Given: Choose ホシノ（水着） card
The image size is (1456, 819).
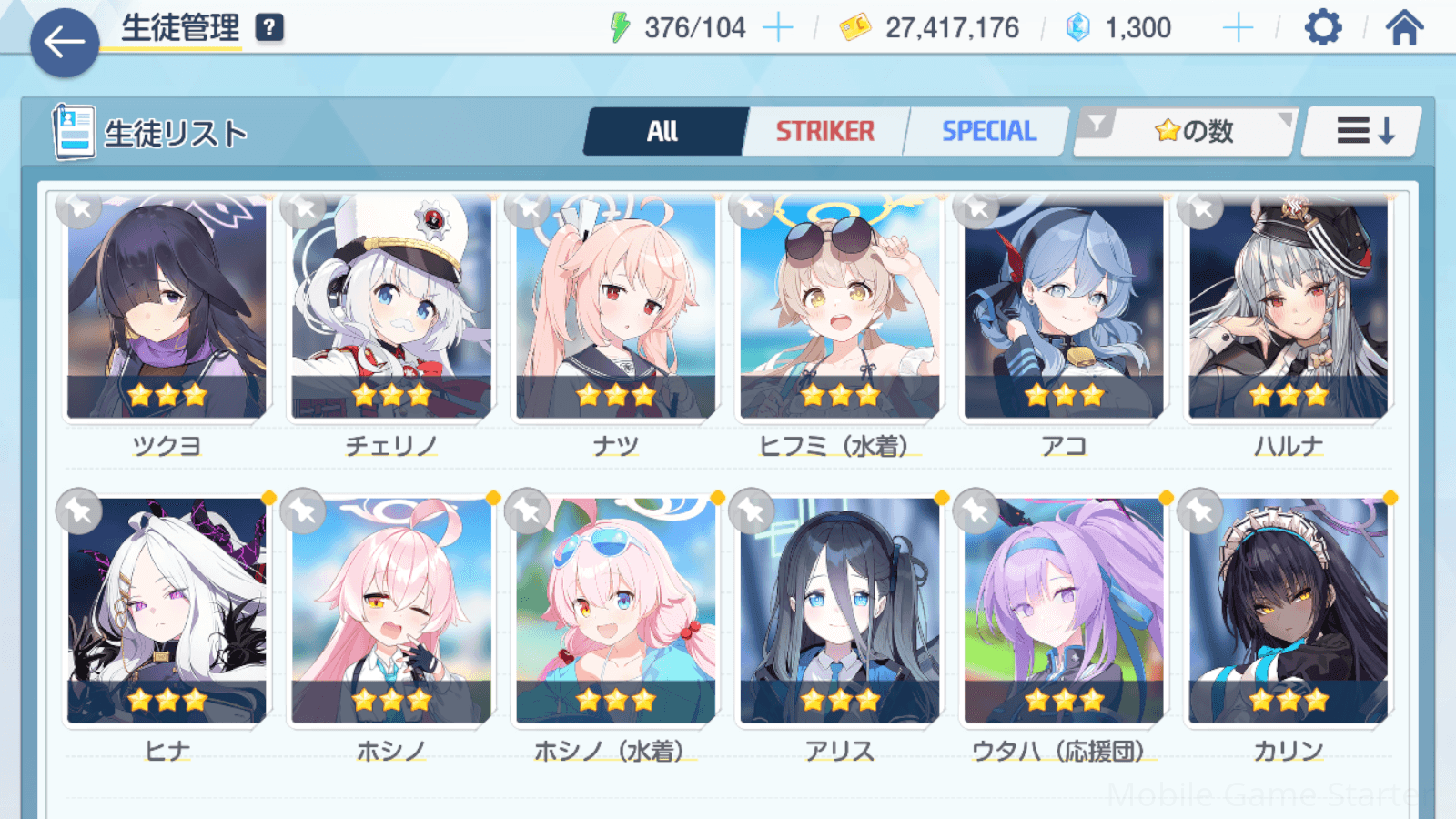Looking at the screenshot, I should coord(616,610).
